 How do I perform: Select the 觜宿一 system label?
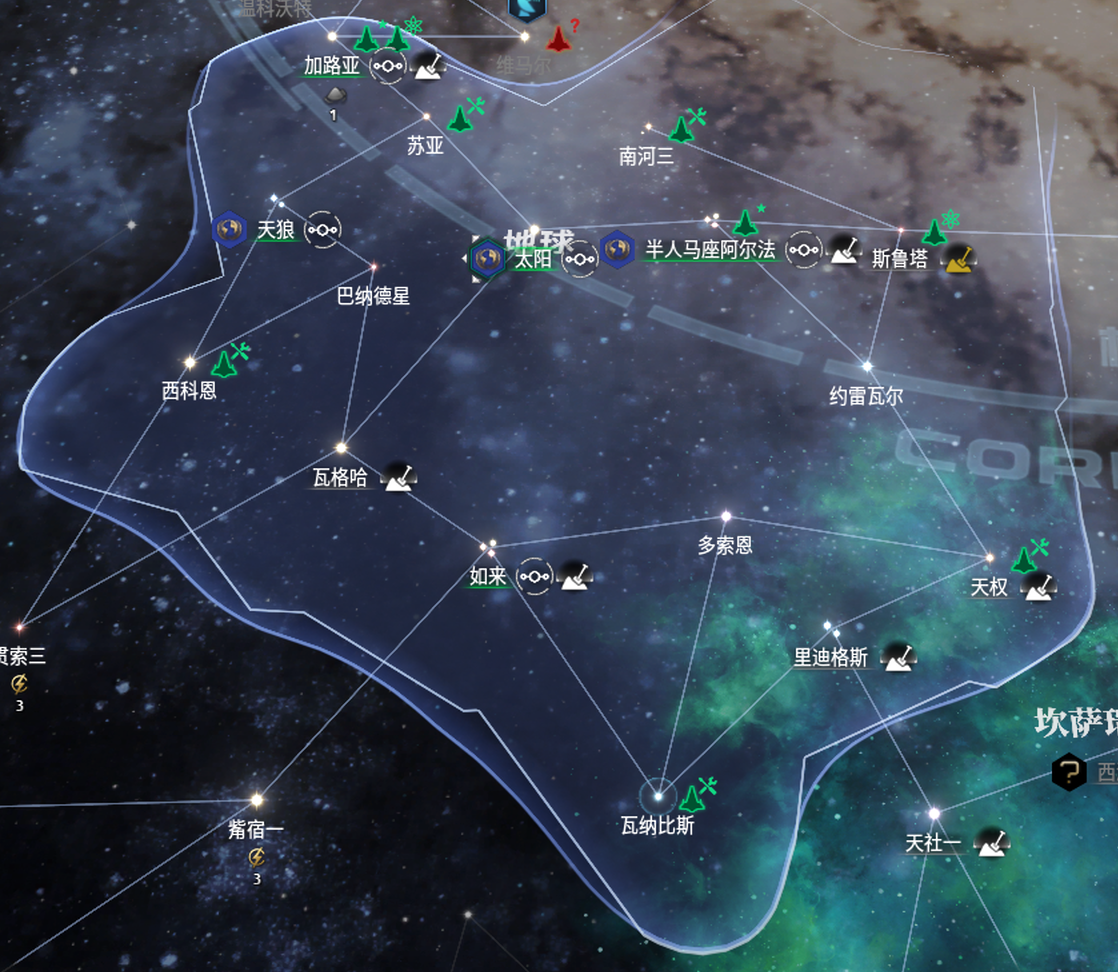click(256, 829)
